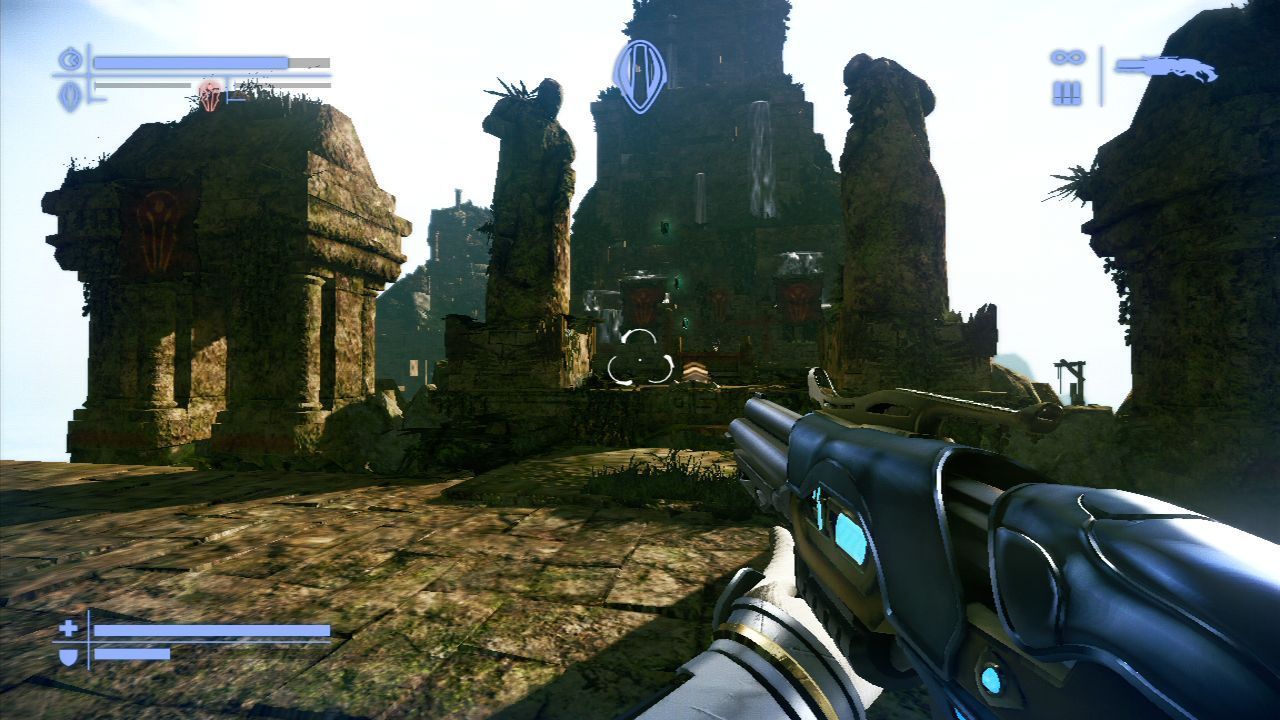This screenshot has height=720, width=1280.
Task: Select the equipped rifle weapon icon
Action: (1165, 68)
